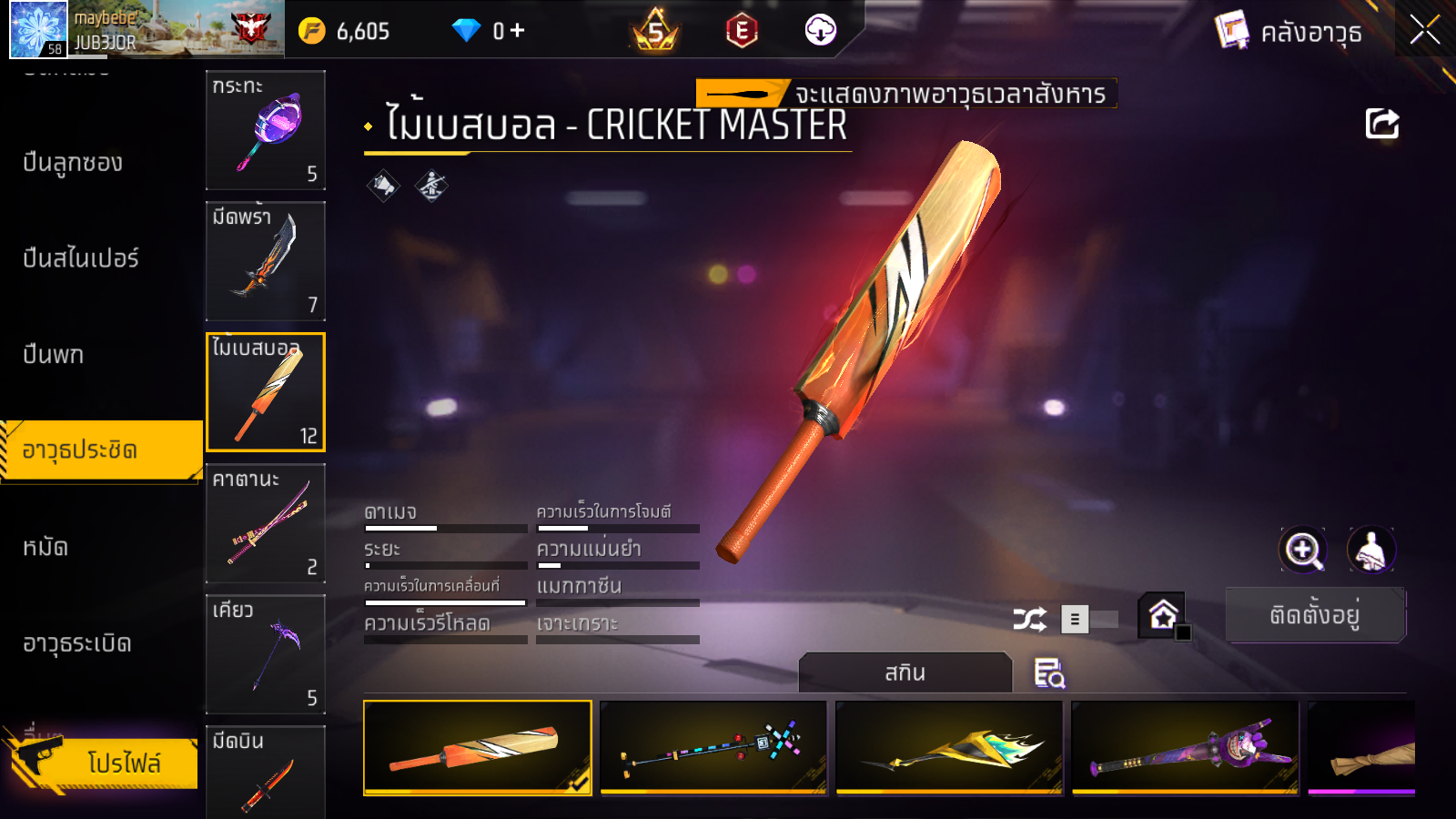The image size is (1456, 819).
Task: Select the ปืนลูกซอง shotgun category
Action: [x=73, y=163]
